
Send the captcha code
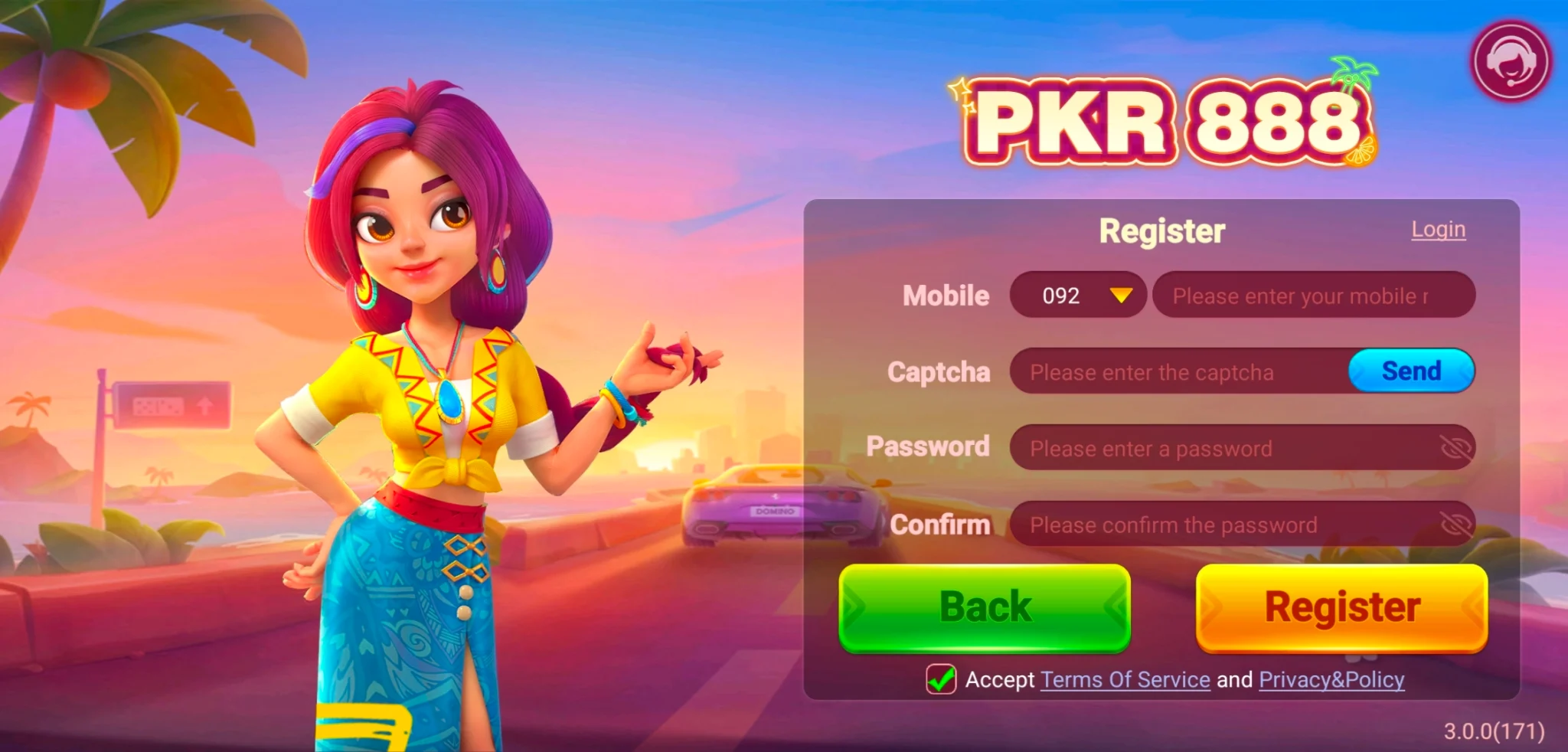click(1411, 371)
